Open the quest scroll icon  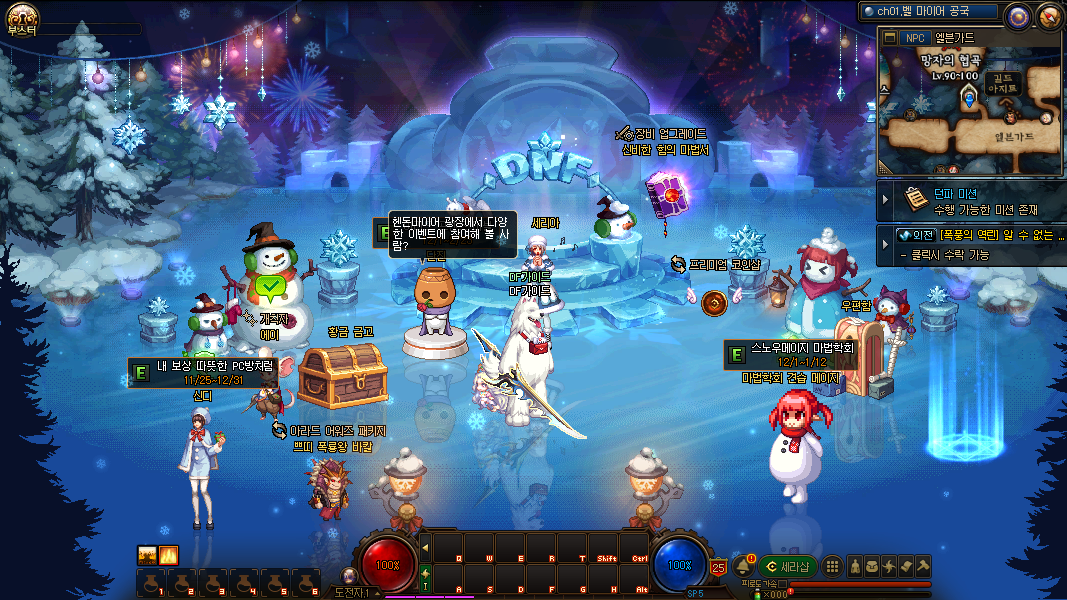[x=906, y=566]
